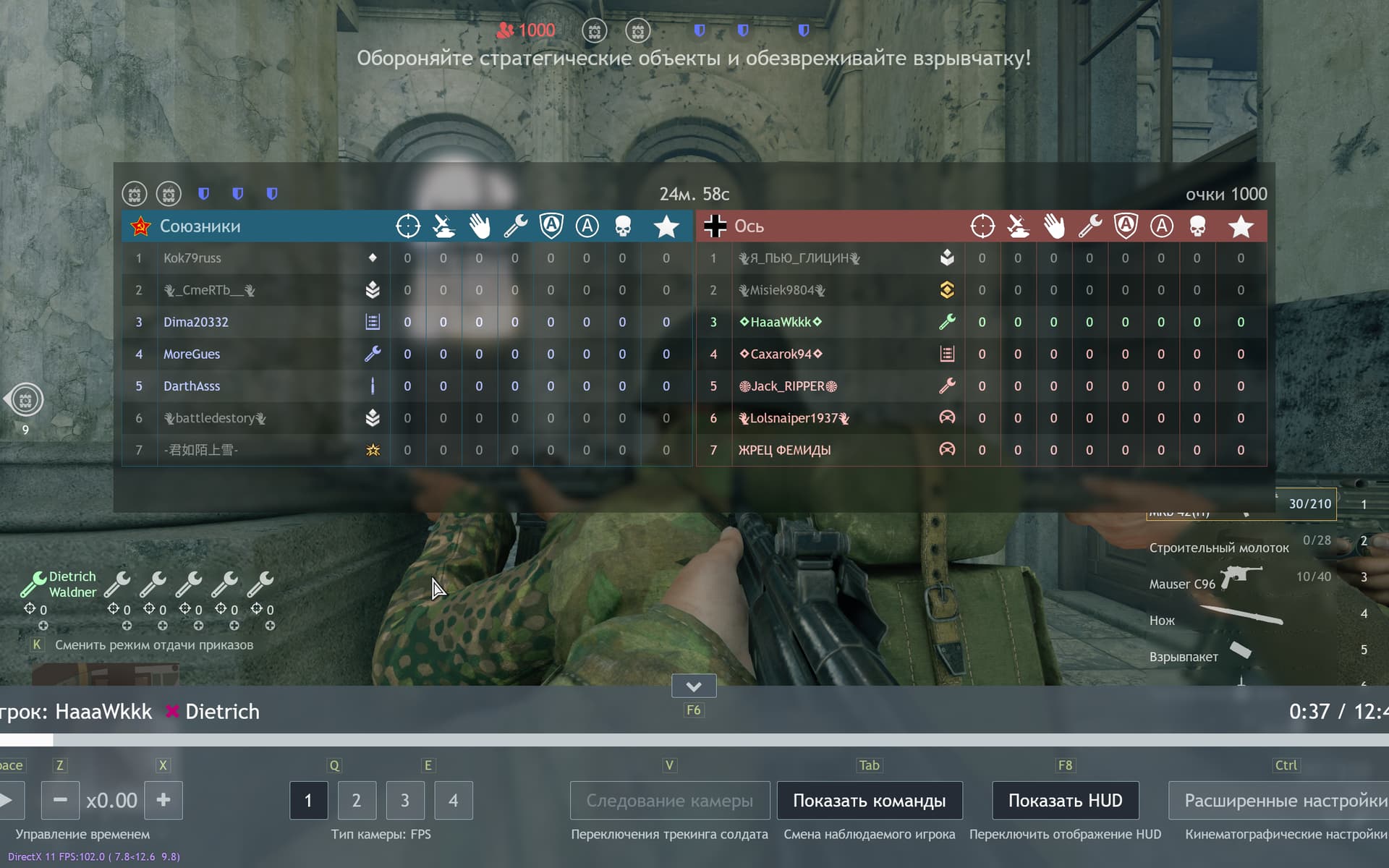This screenshot has height=868, width=1389.
Task: Click the plus to increase playback speed x0.00
Action: coord(163,800)
